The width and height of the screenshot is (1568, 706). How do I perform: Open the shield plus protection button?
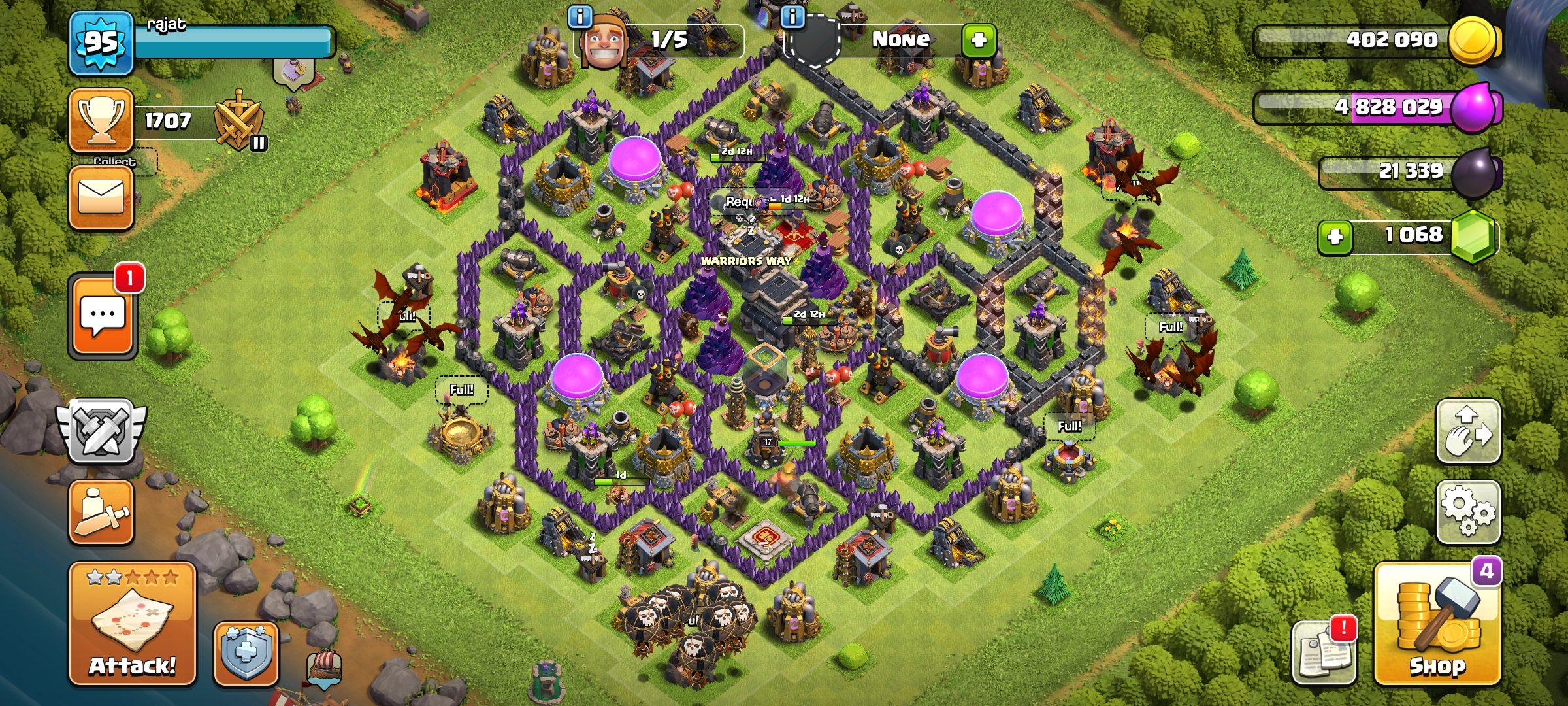pyautogui.click(x=246, y=654)
